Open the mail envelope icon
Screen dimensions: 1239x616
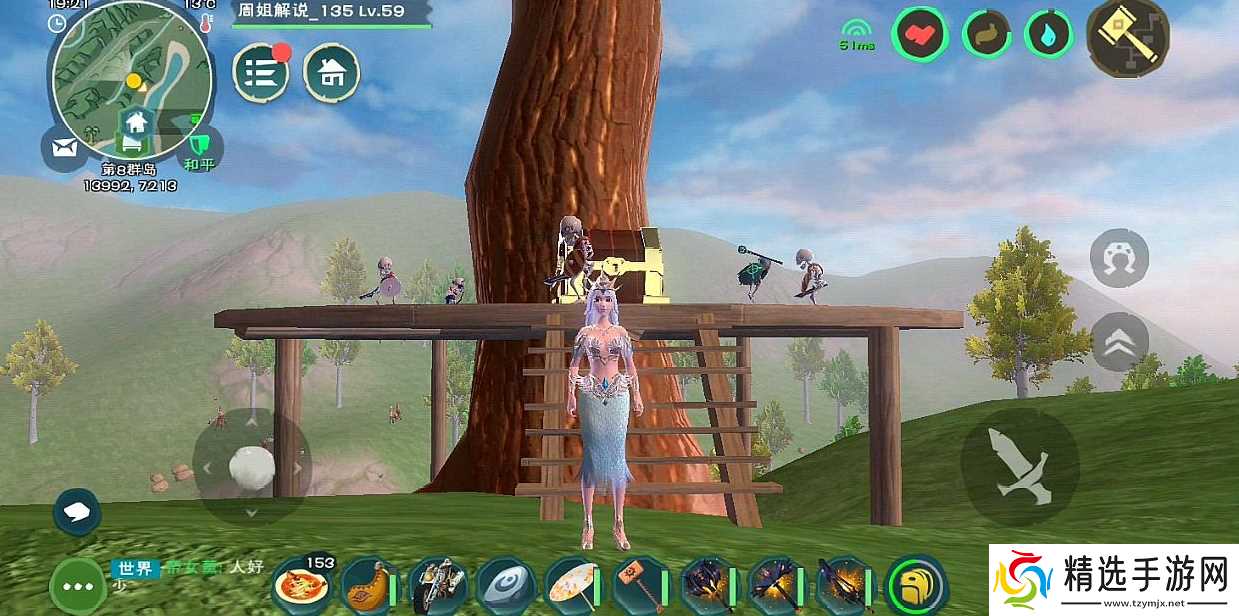coord(65,149)
